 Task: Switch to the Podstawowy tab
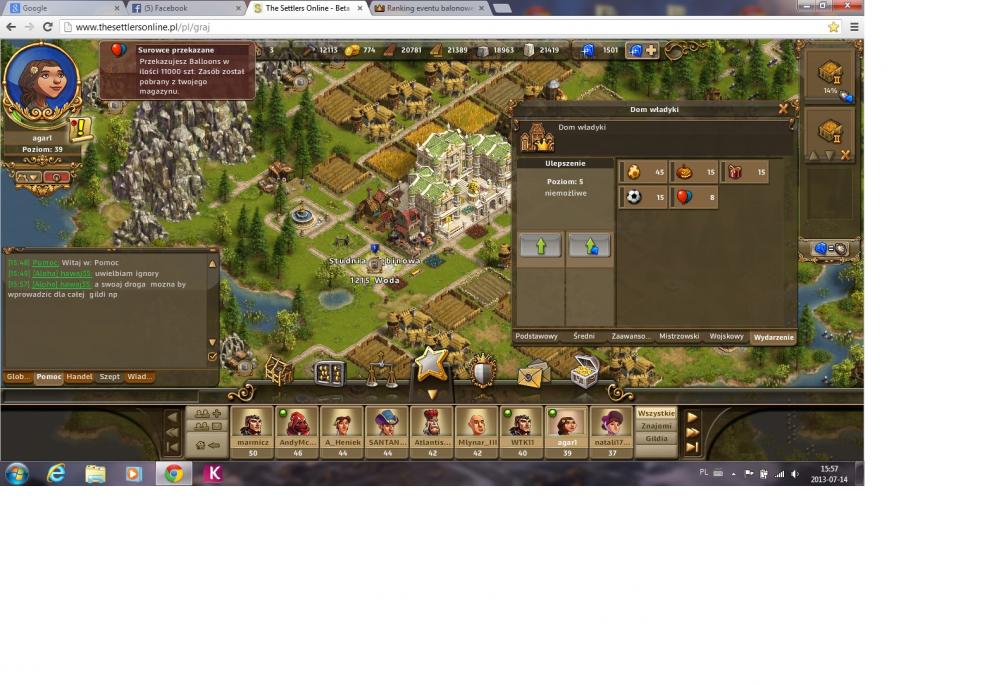[x=536, y=337]
